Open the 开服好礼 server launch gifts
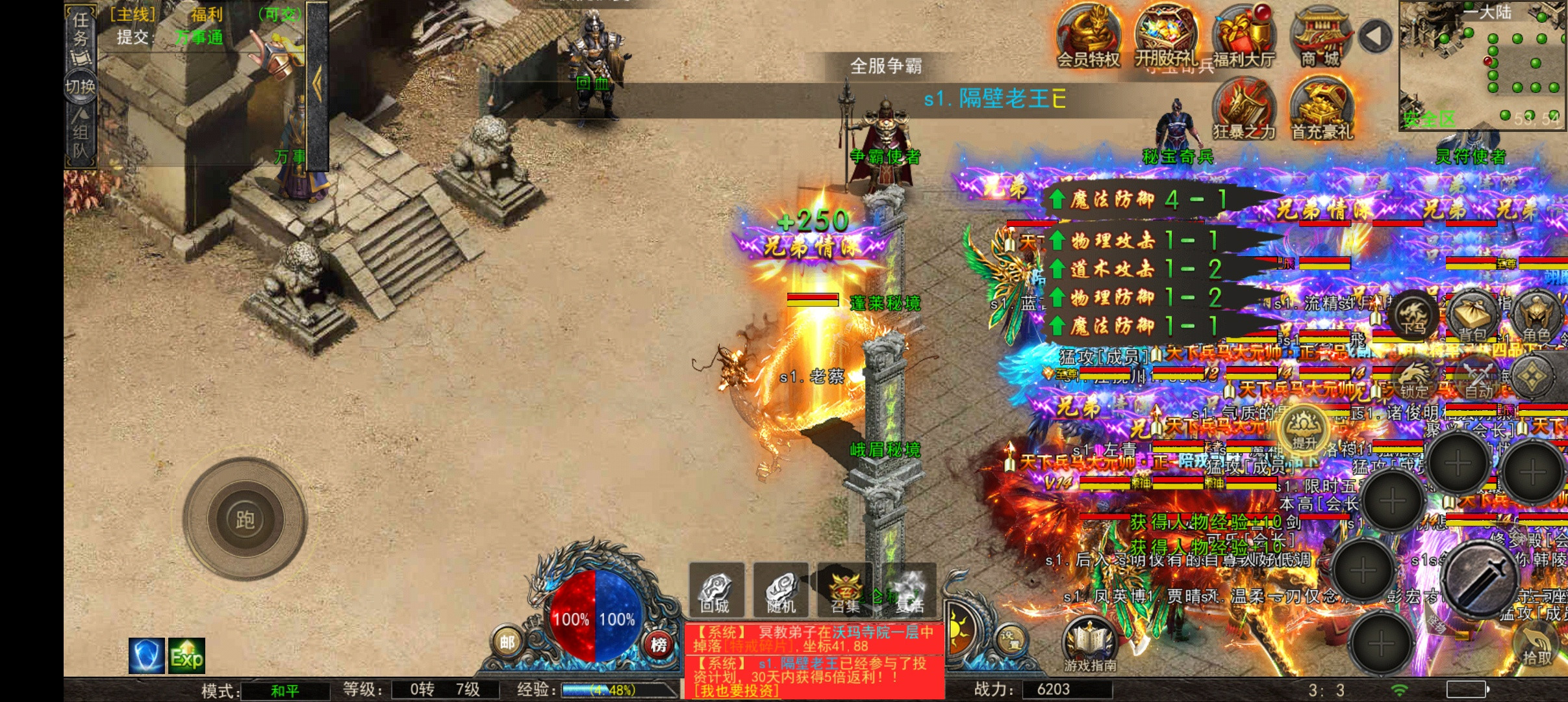The image size is (1568, 702). tap(1166, 36)
